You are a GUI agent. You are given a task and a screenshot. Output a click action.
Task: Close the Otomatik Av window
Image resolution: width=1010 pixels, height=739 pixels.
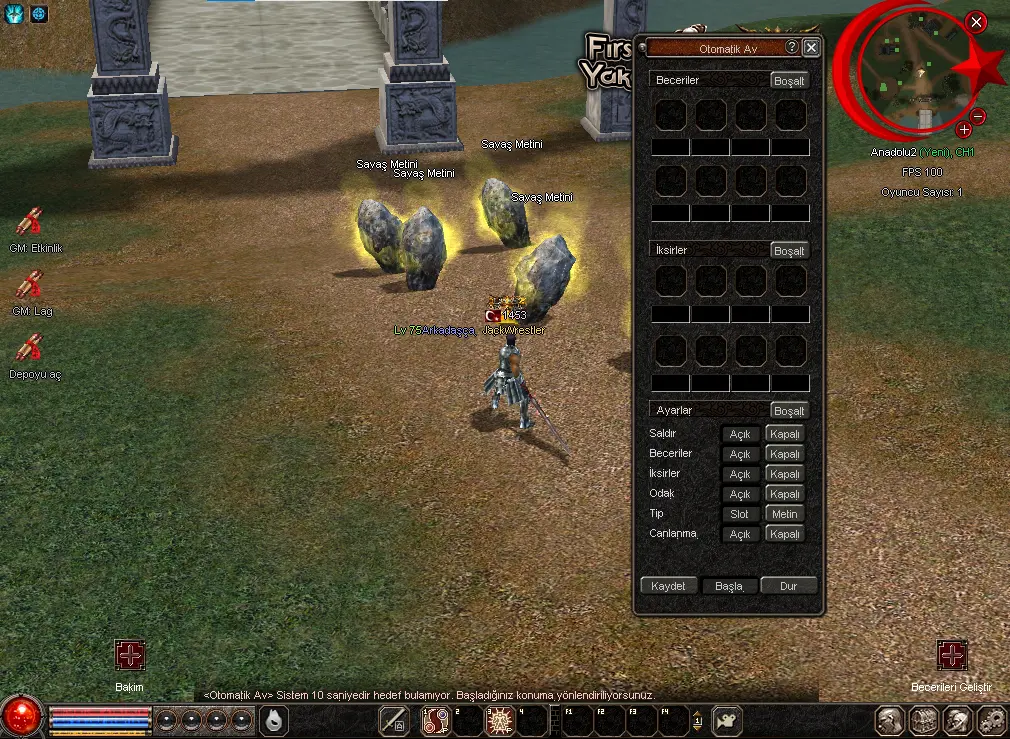[x=811, y=47]
